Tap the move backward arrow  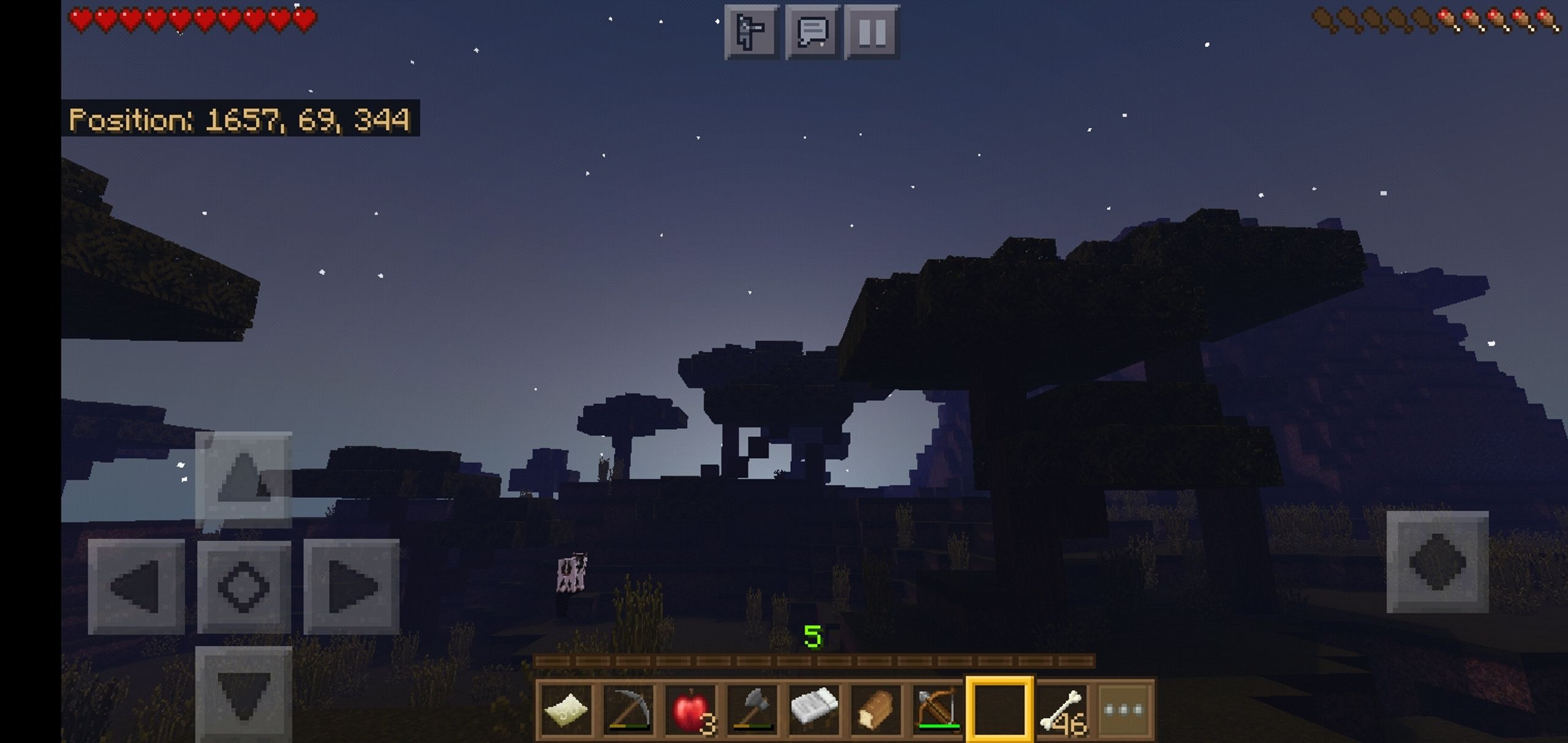(244, 695)
